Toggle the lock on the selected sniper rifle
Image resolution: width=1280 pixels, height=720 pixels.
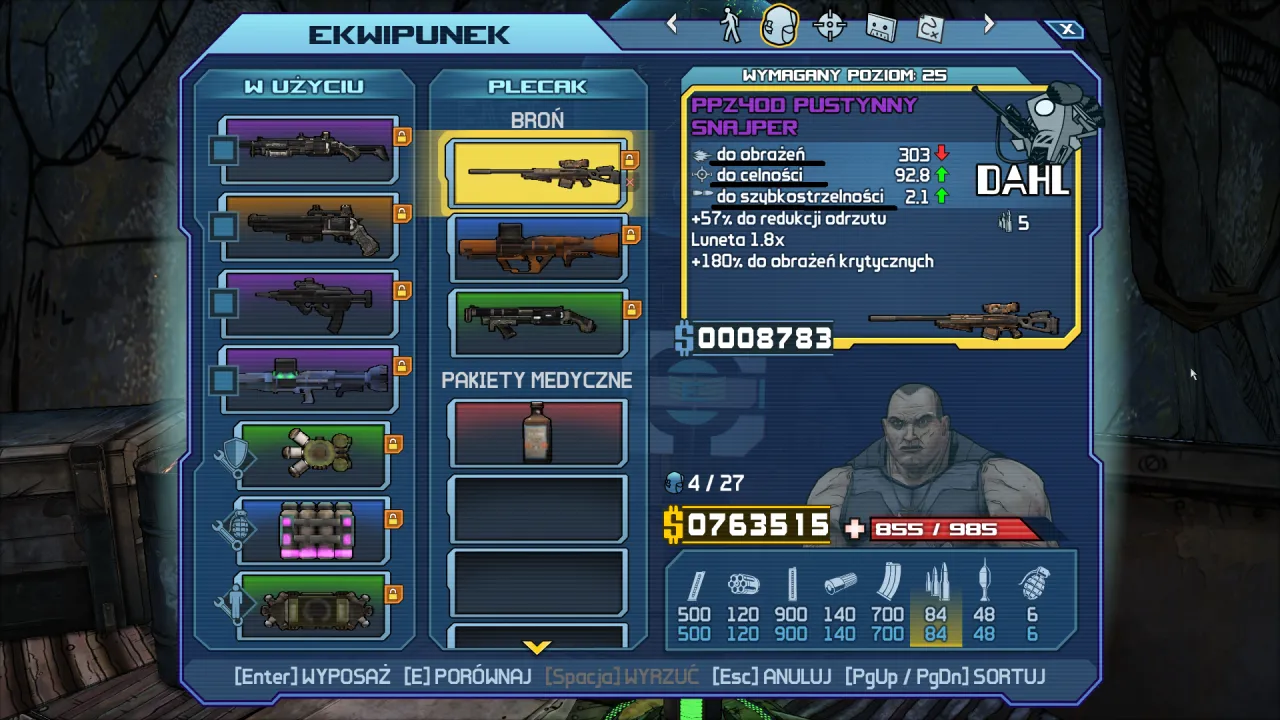pos(628,158)
